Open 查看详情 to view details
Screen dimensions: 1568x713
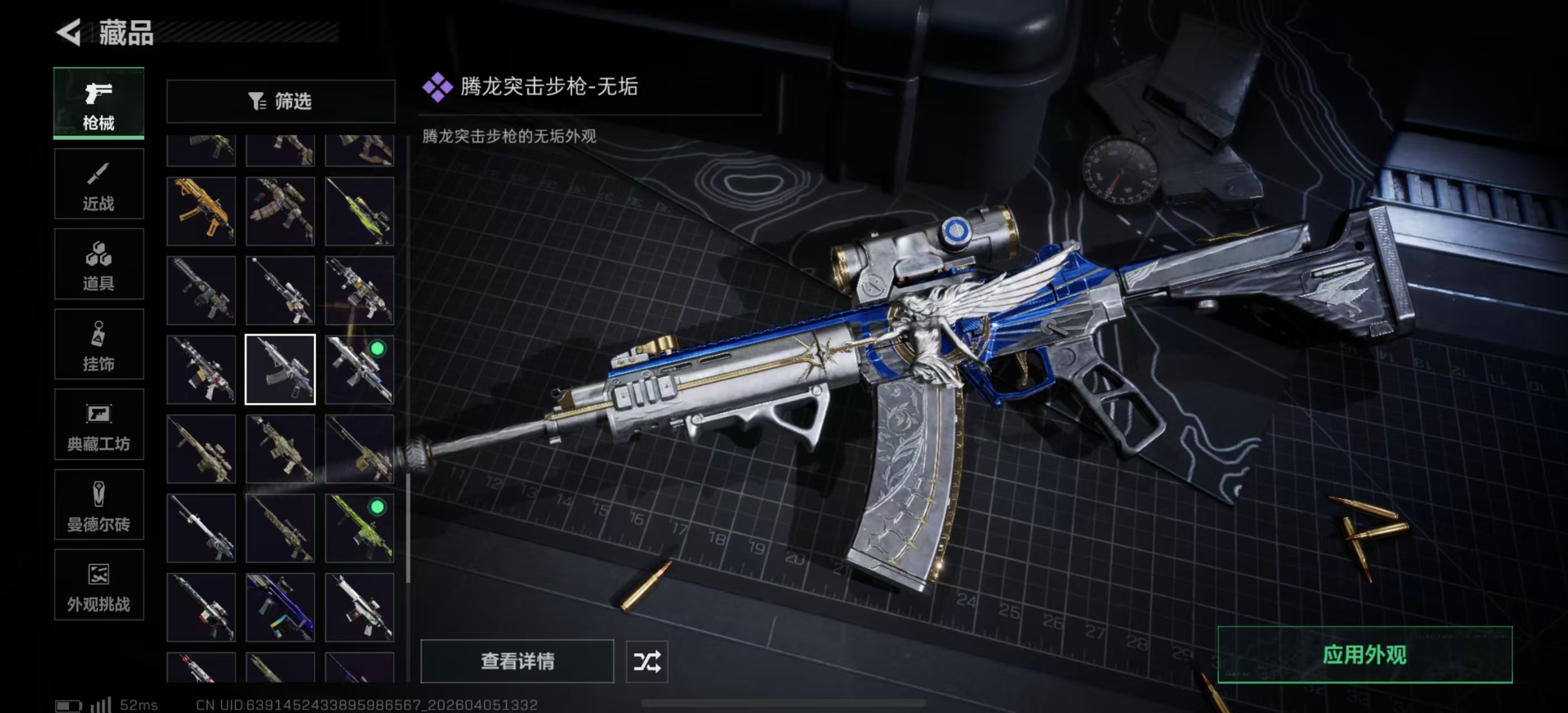pyautogui.click(x=517, y=662)
